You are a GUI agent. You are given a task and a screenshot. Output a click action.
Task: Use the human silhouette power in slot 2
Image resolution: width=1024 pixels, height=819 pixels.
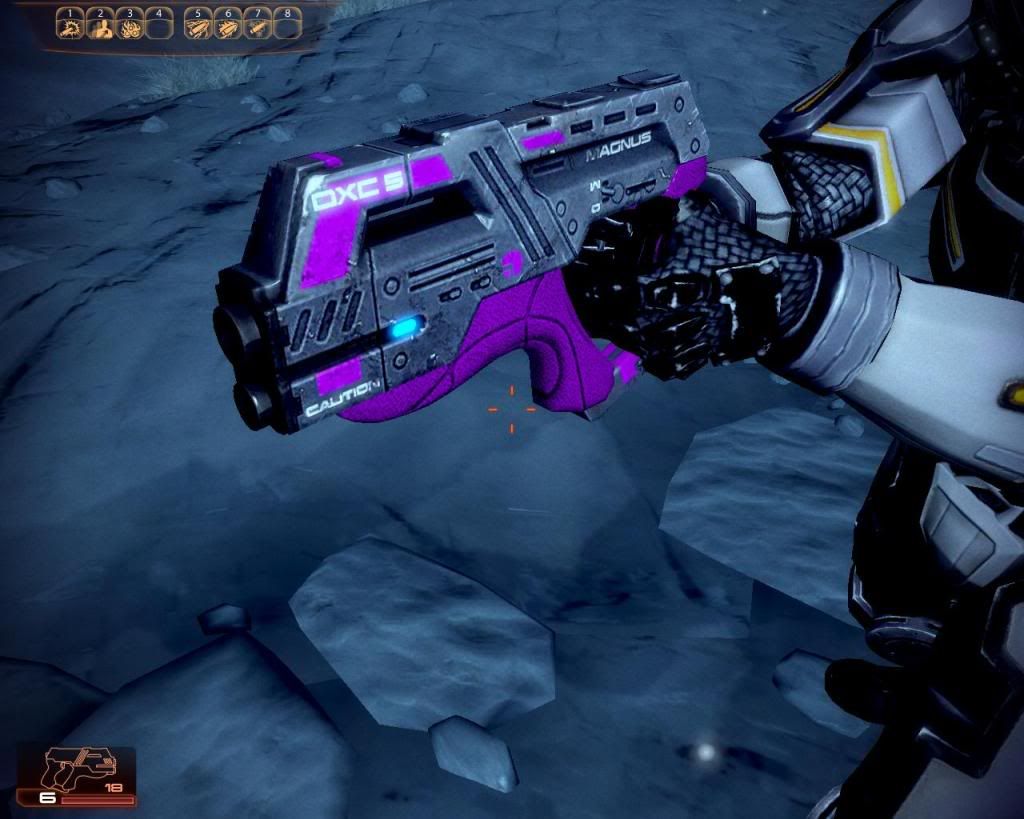click(x=100, y=27)
